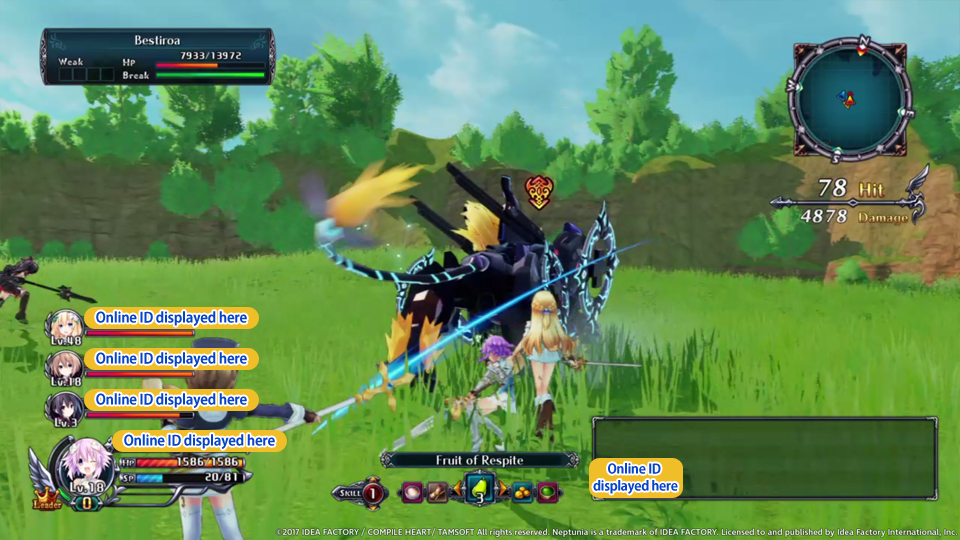Select the green bowl item slot
The image size is (960, 540).
548,492
